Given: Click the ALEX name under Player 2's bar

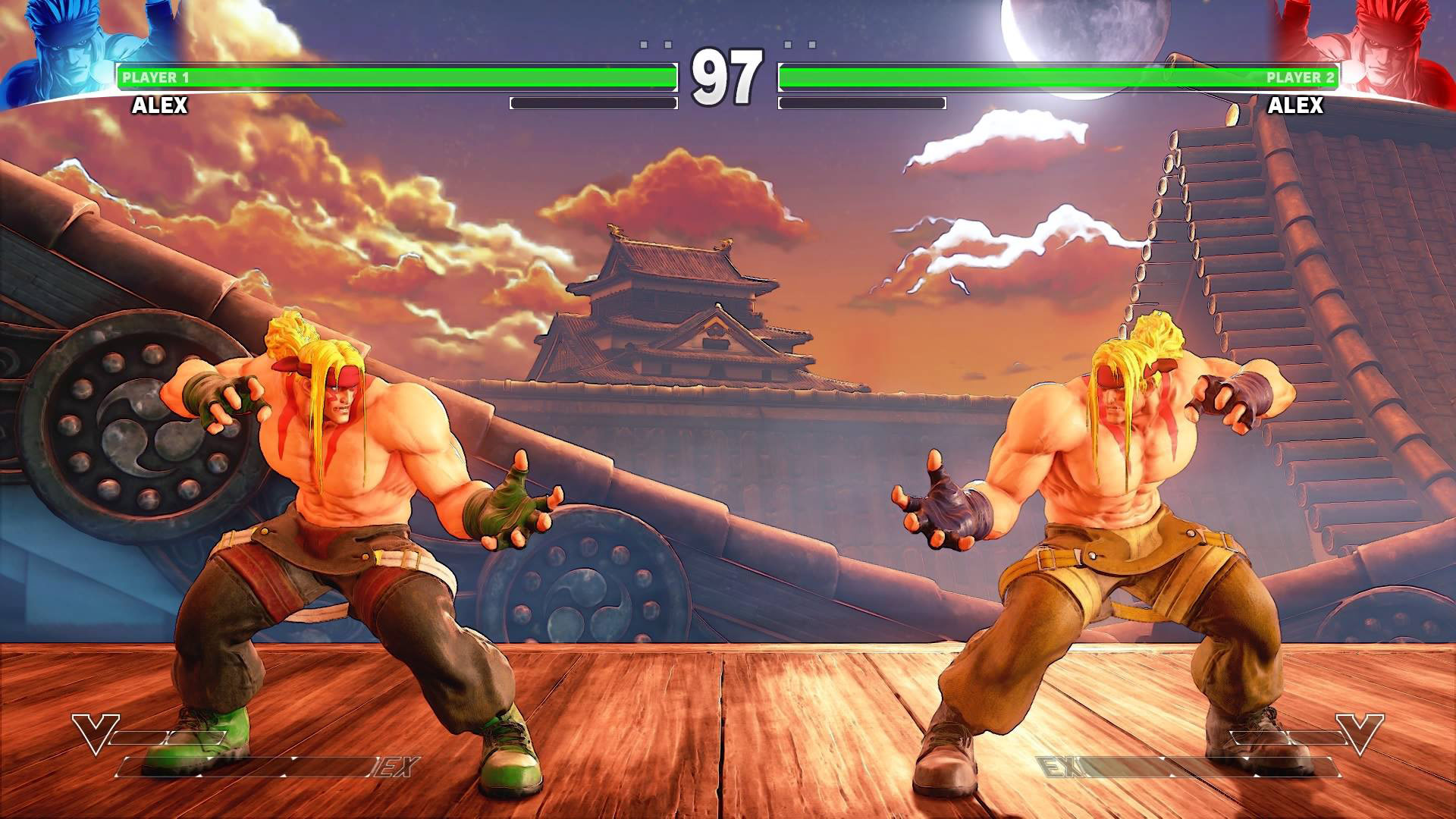Looking at the screenshot, I should pyautogui.click(x=1297, y=105).
